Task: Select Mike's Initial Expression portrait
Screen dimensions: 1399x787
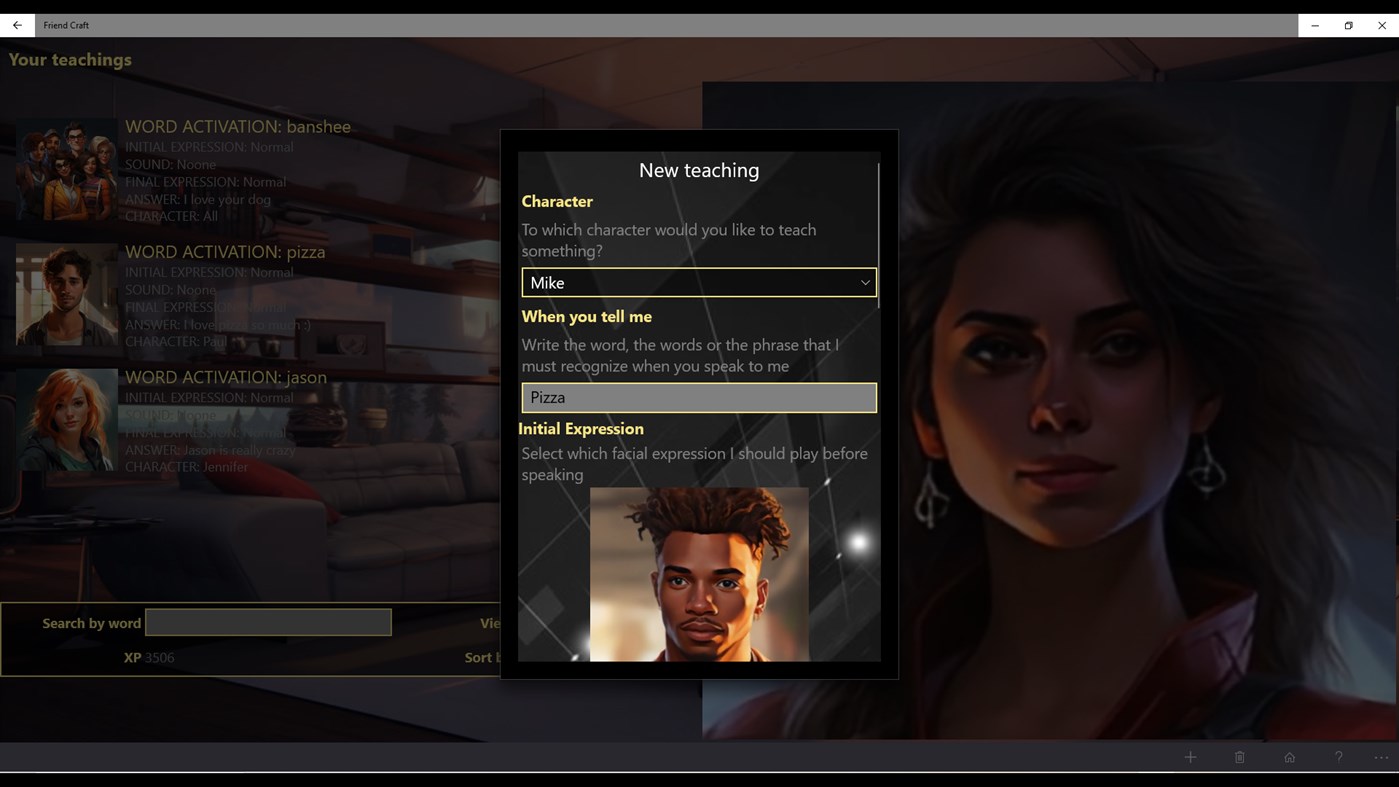Action: click(698, 573)
